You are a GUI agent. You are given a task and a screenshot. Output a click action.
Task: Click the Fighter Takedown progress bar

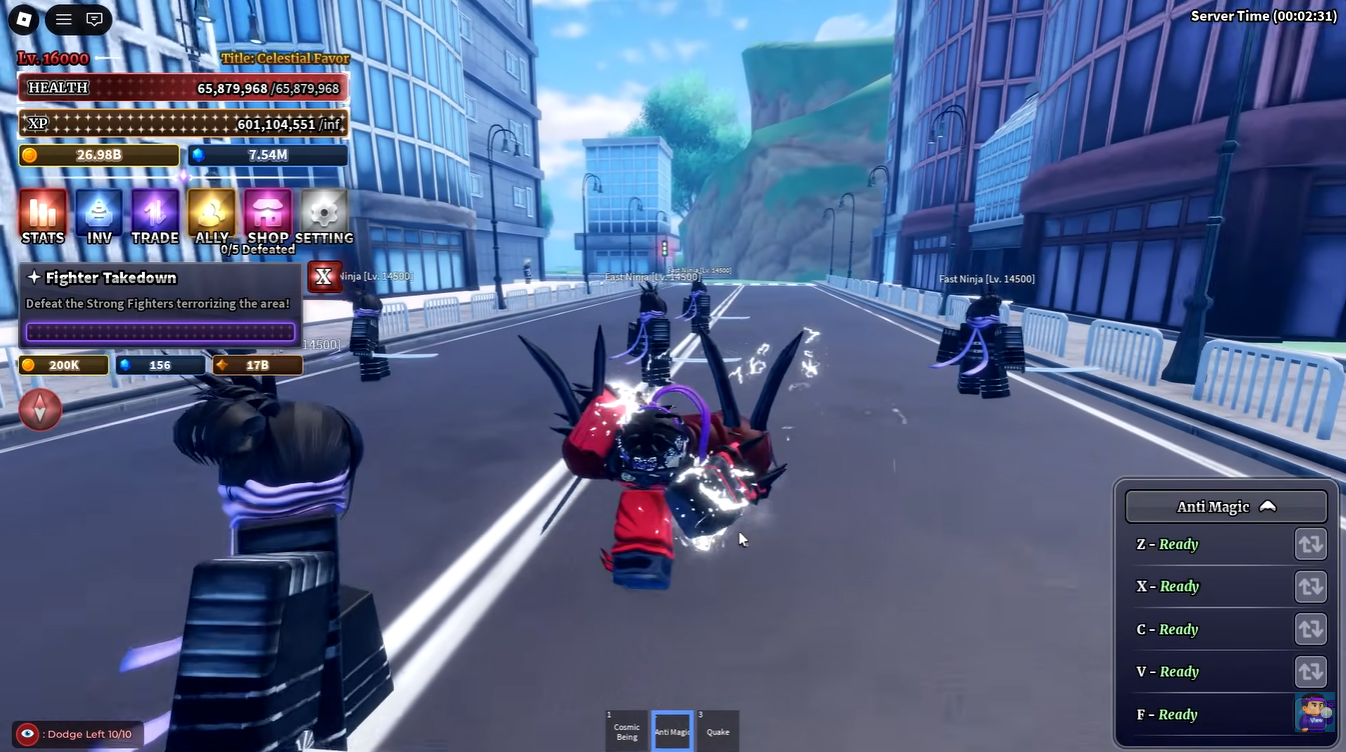[160, 330]
